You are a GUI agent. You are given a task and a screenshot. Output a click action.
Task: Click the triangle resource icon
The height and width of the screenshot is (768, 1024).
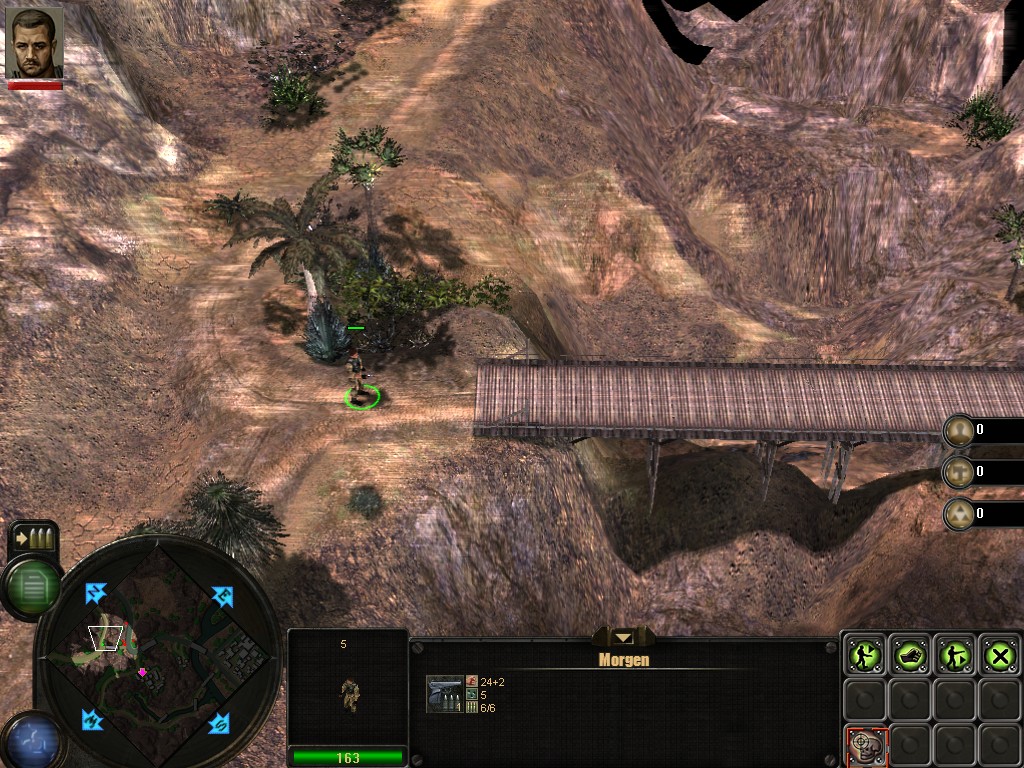(x=959, y=513)
